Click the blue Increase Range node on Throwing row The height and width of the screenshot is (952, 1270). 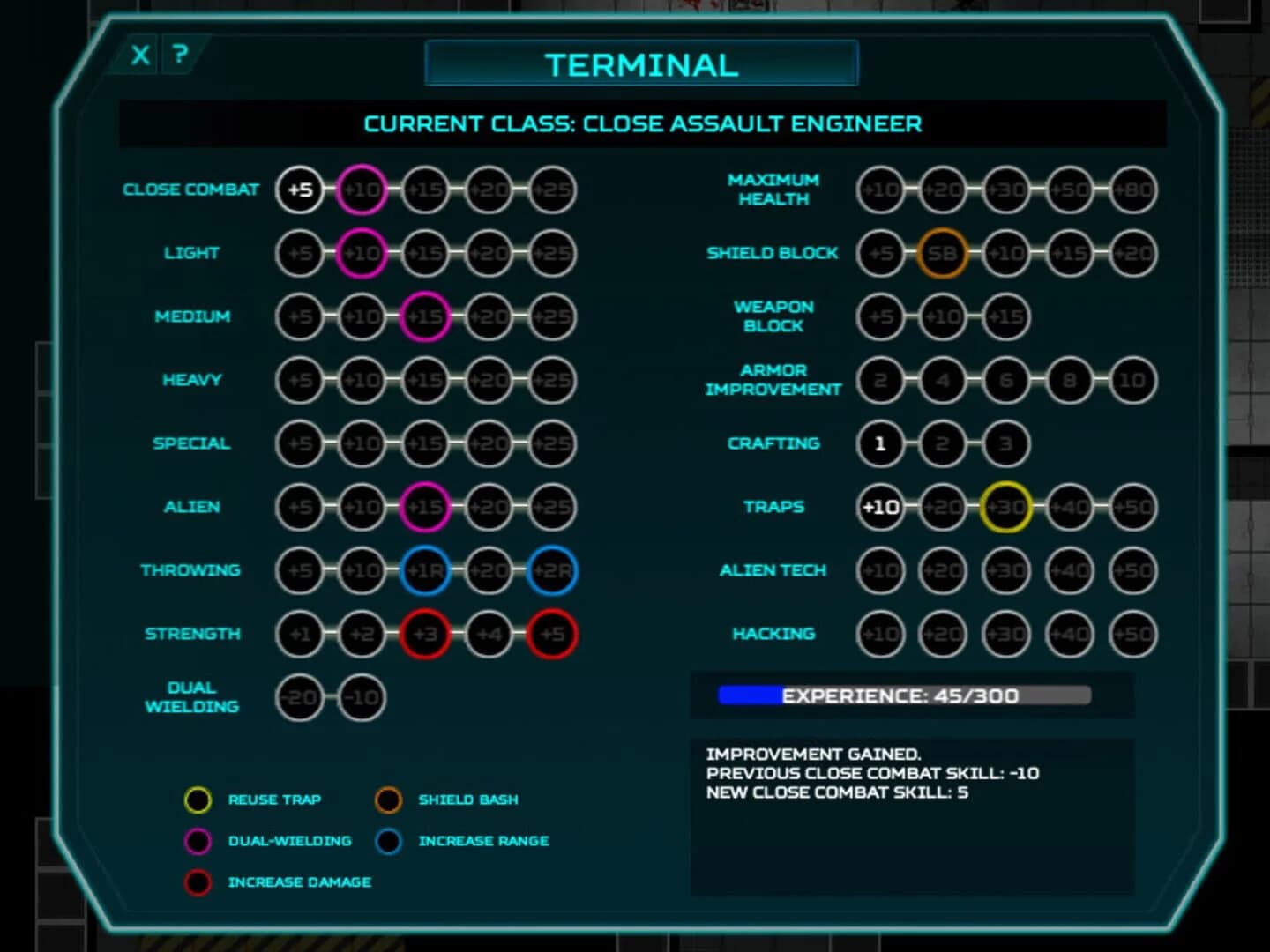[424, 570]
